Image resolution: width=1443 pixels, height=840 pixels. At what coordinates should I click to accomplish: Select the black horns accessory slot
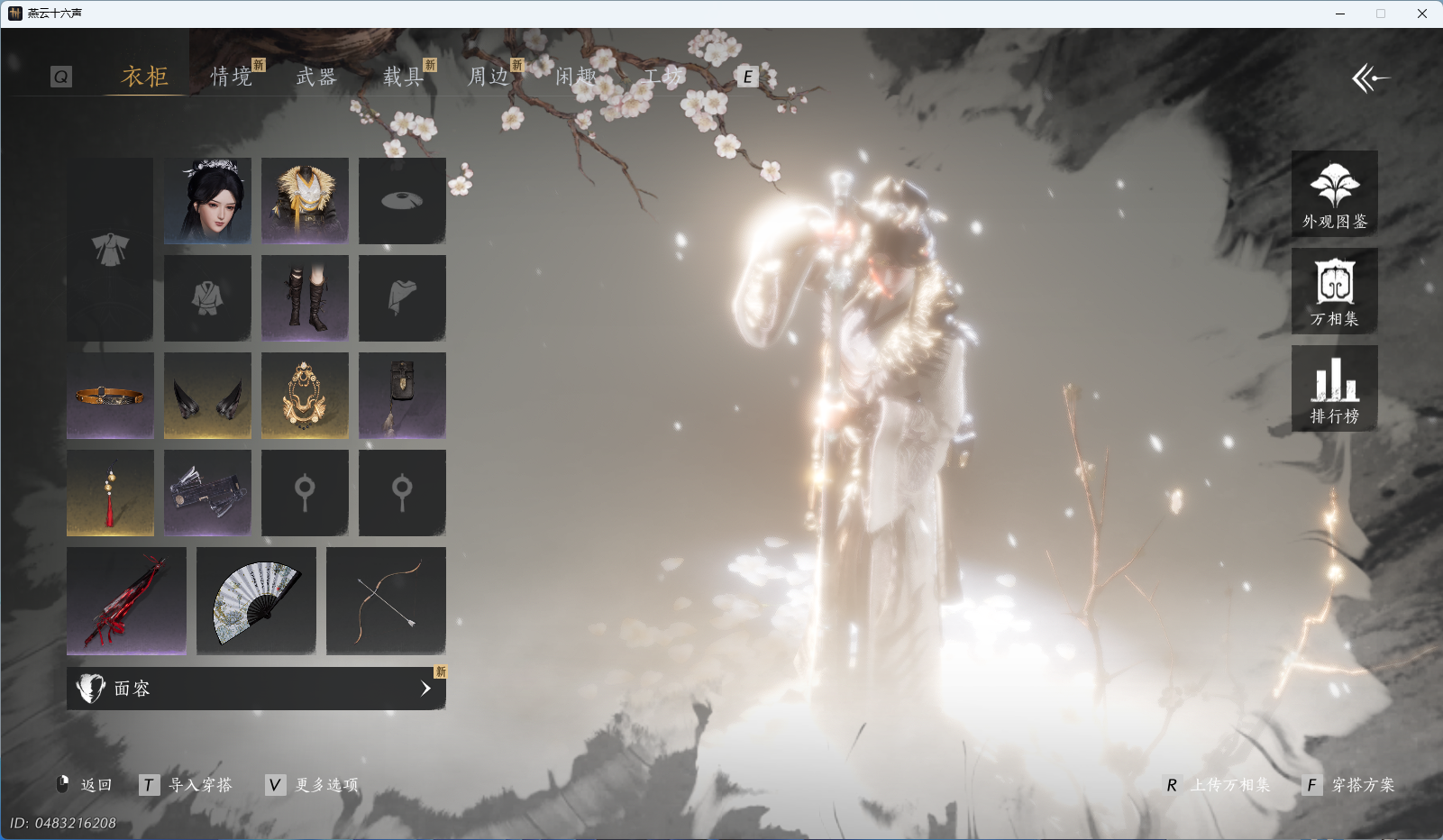click(x=207, y=395)
